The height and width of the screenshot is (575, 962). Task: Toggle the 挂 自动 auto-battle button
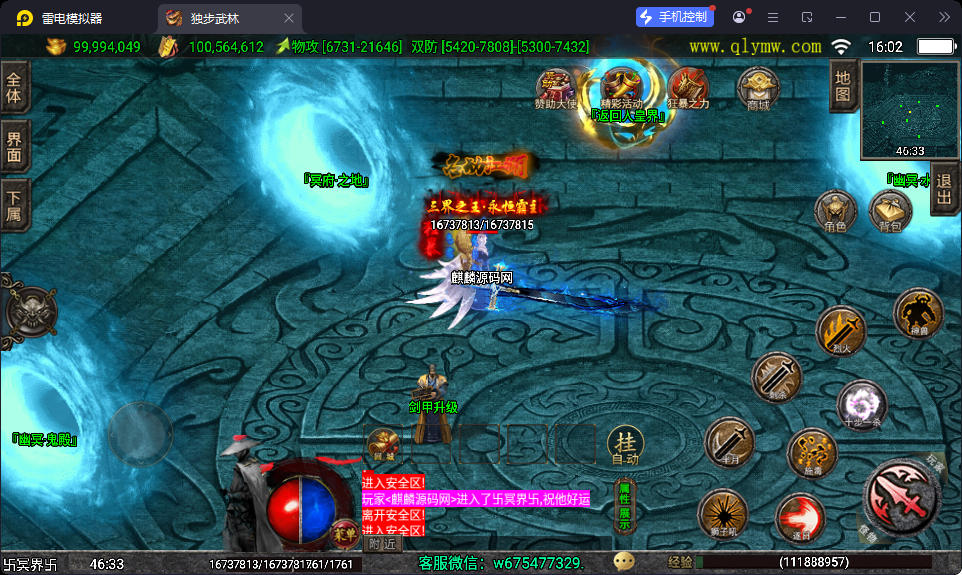(x=625, y=445)
